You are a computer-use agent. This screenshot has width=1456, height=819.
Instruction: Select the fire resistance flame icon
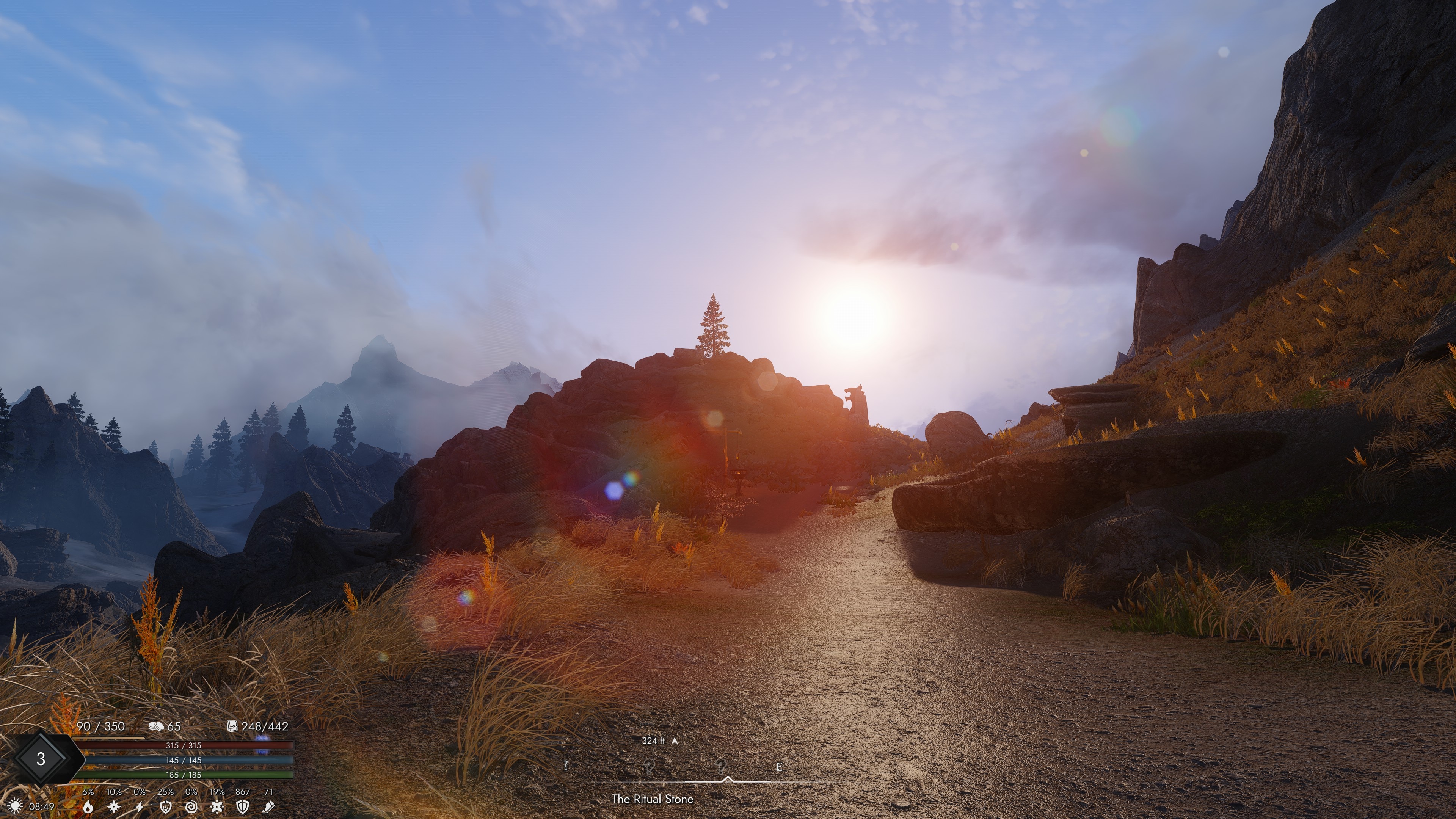click(88, 806)
